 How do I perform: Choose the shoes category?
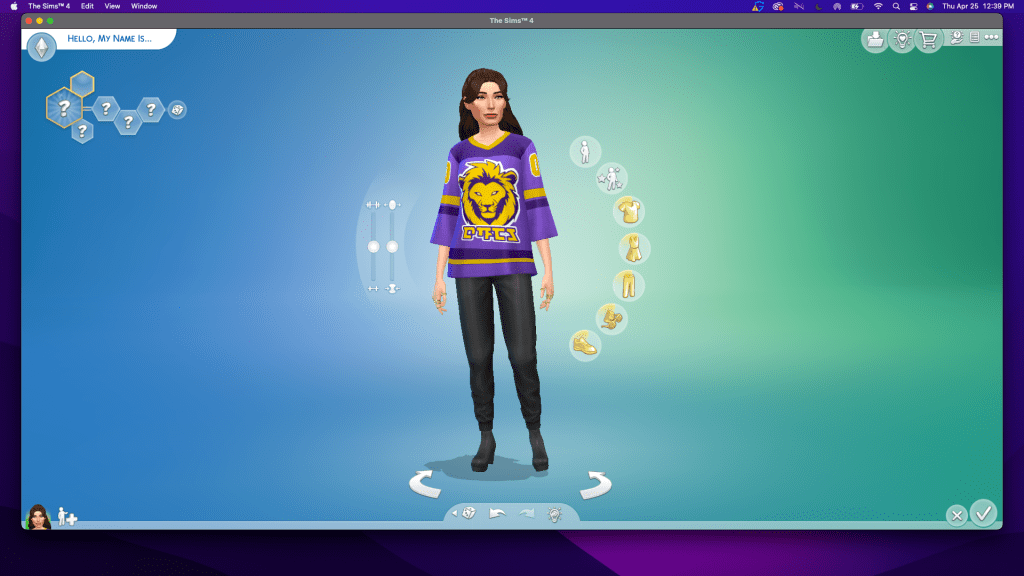click(x=585, y=345)
